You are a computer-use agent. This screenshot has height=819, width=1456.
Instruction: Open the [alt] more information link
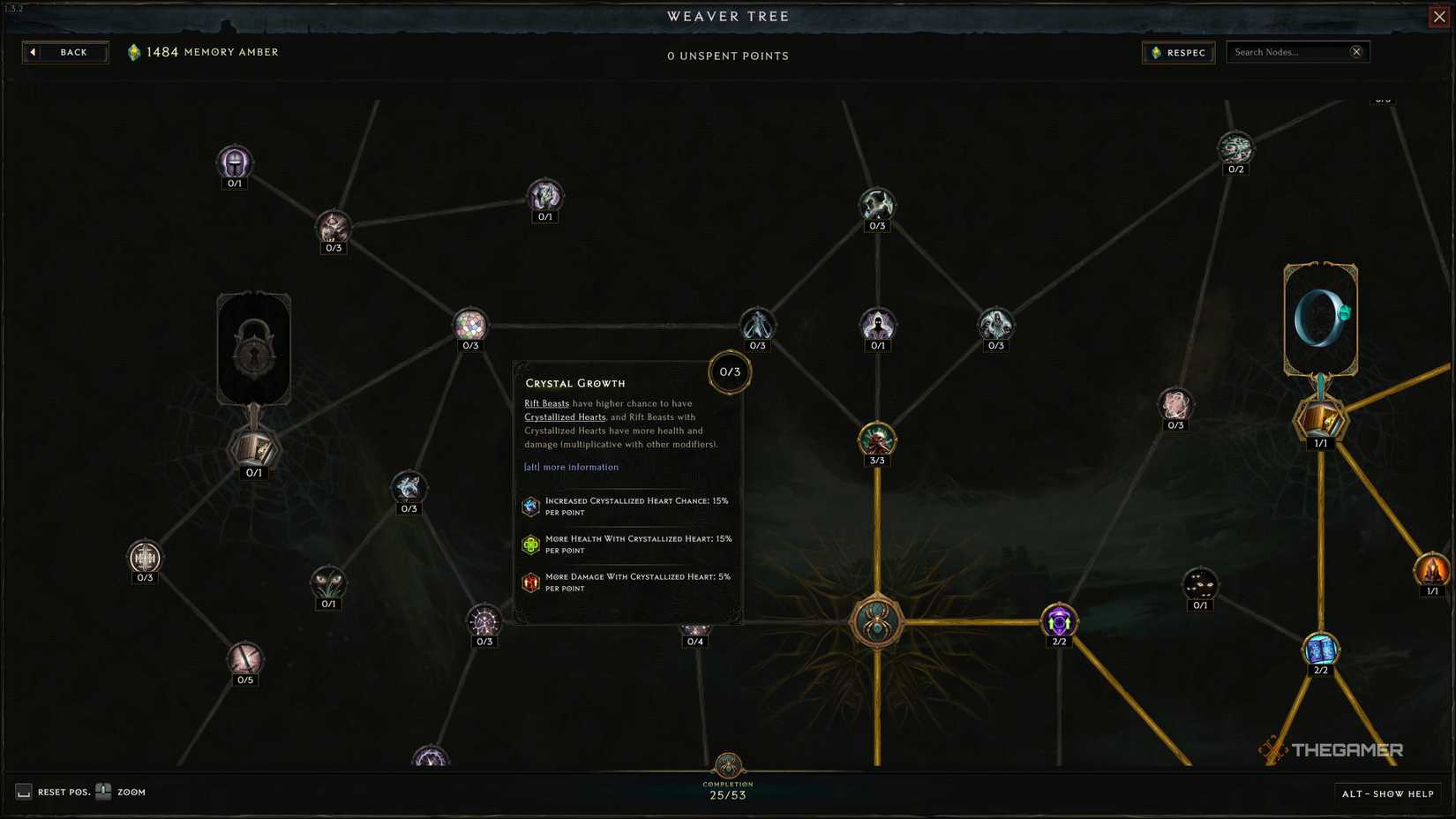[570, 467]
